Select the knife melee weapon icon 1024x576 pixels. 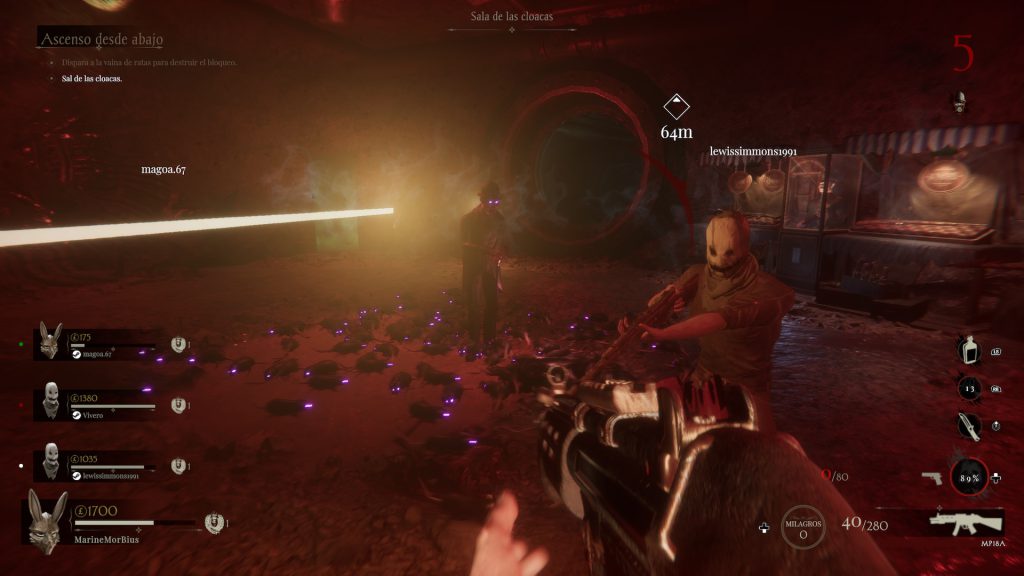[x=966, y=426]
